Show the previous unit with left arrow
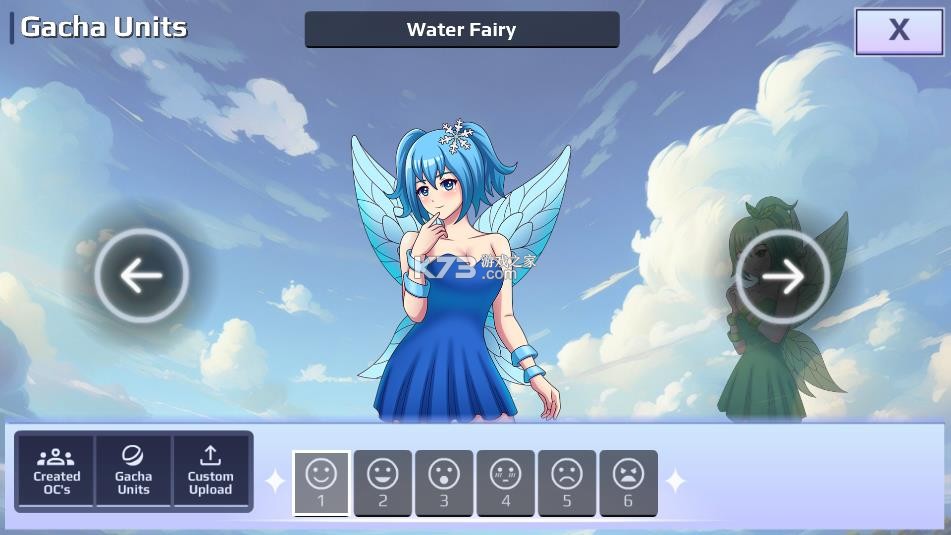Viewport: 951px width, 535px height. 141,276
